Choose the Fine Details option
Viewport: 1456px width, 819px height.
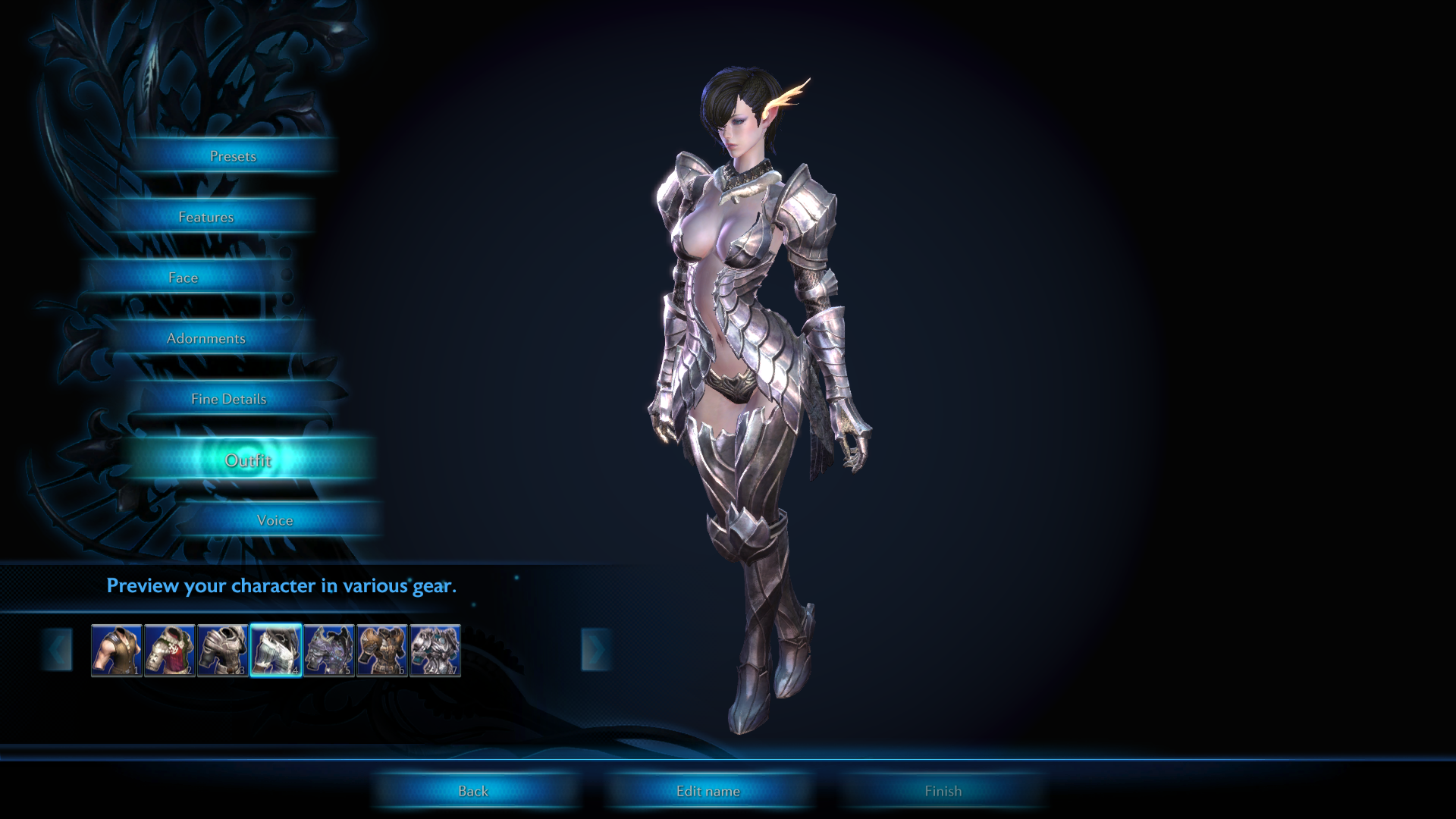coord(229,399)
